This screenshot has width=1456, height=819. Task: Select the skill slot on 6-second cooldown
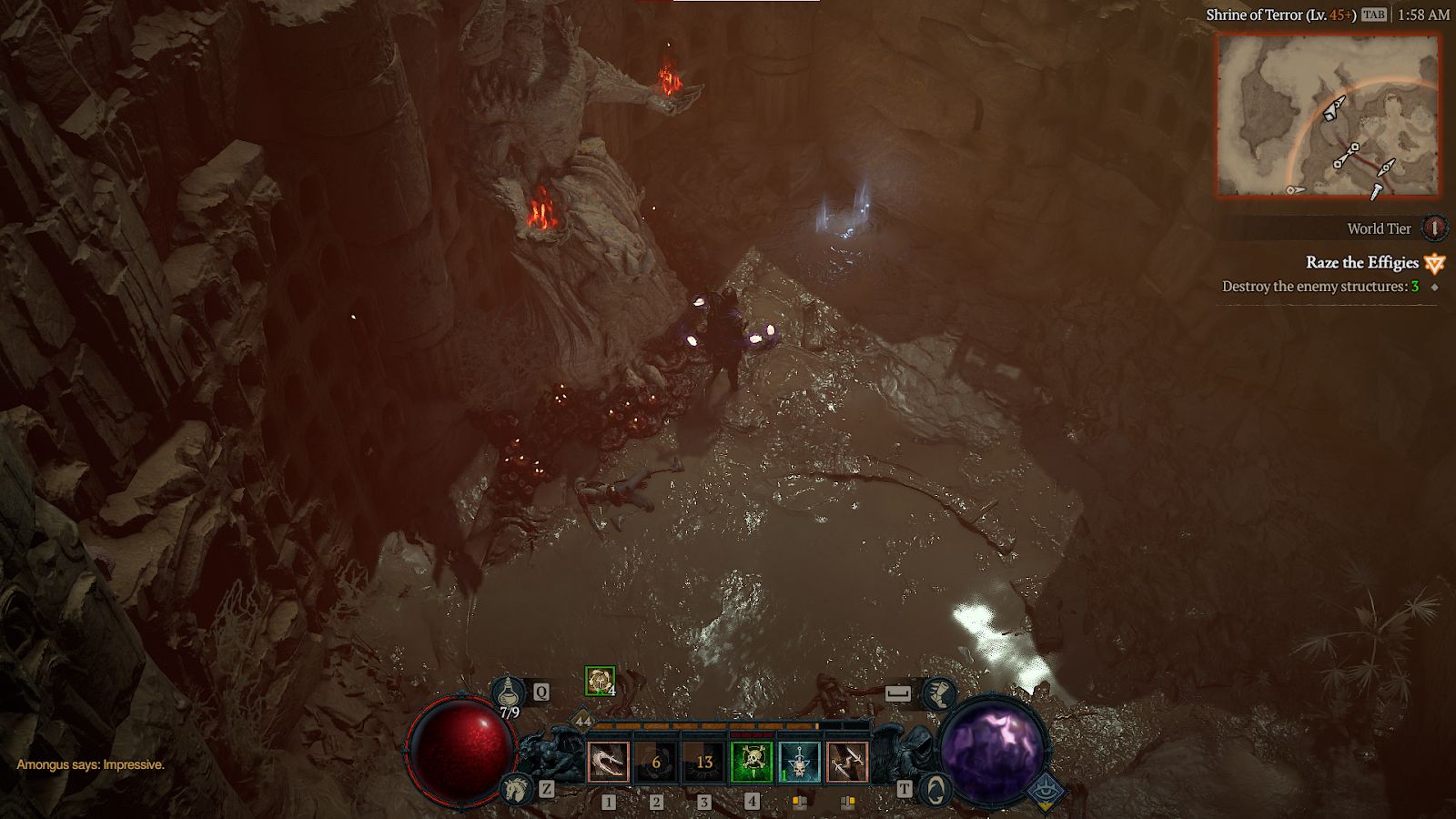pyautogui.click(x=656, y=762)
